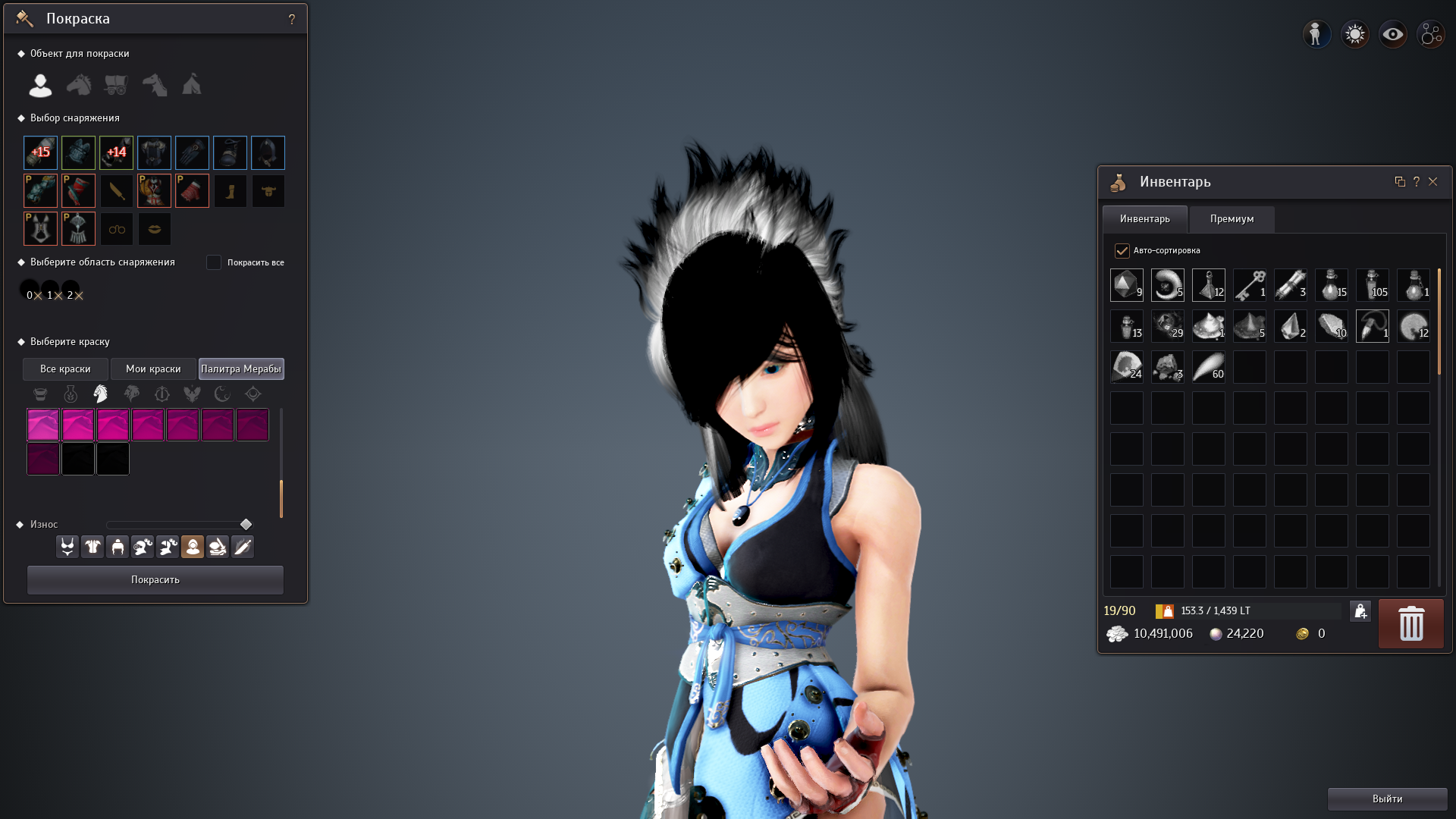Click the character pose icon top right
This screenshot has height=819, width=1456.
point(1316,33)
